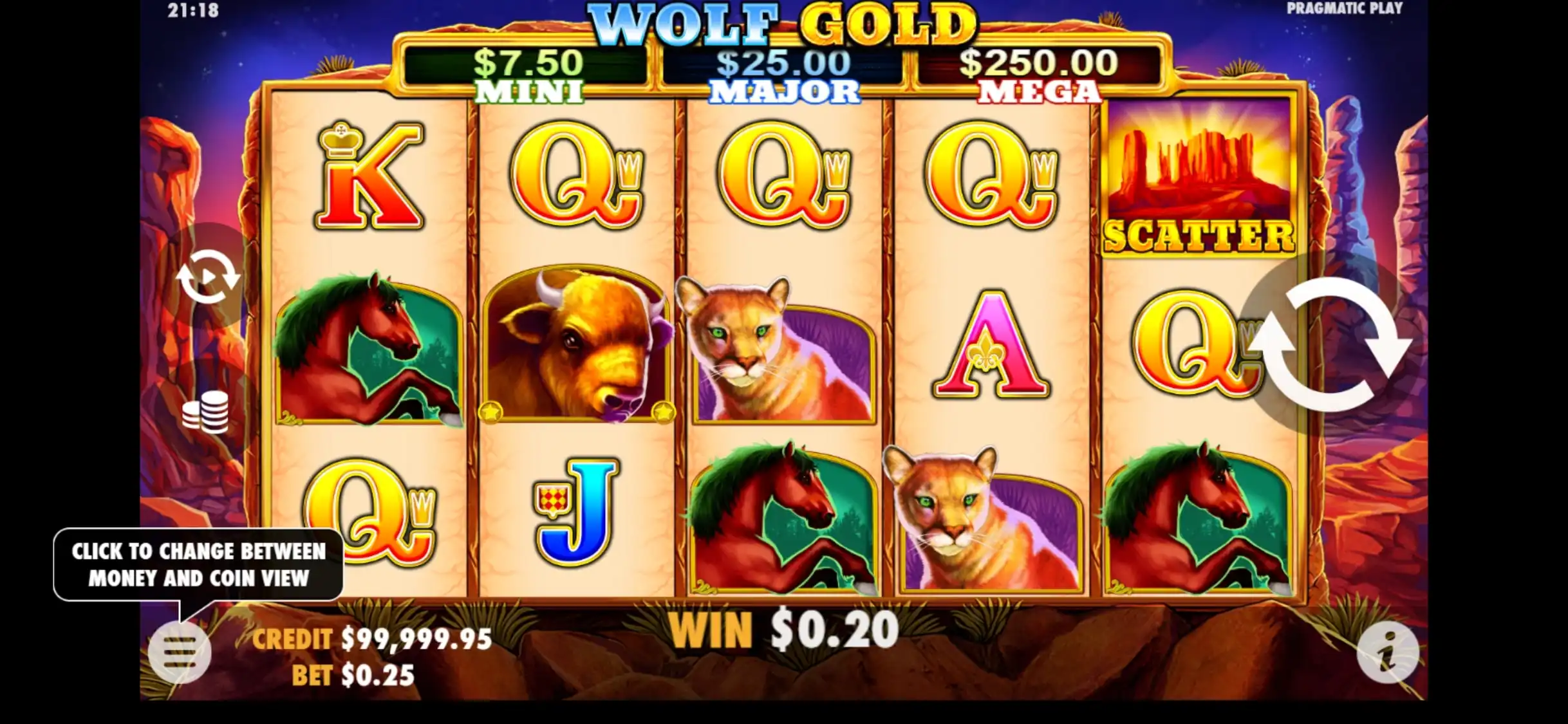Show the game info paytable
The image size is (1568, 724).
(1387, 653)
